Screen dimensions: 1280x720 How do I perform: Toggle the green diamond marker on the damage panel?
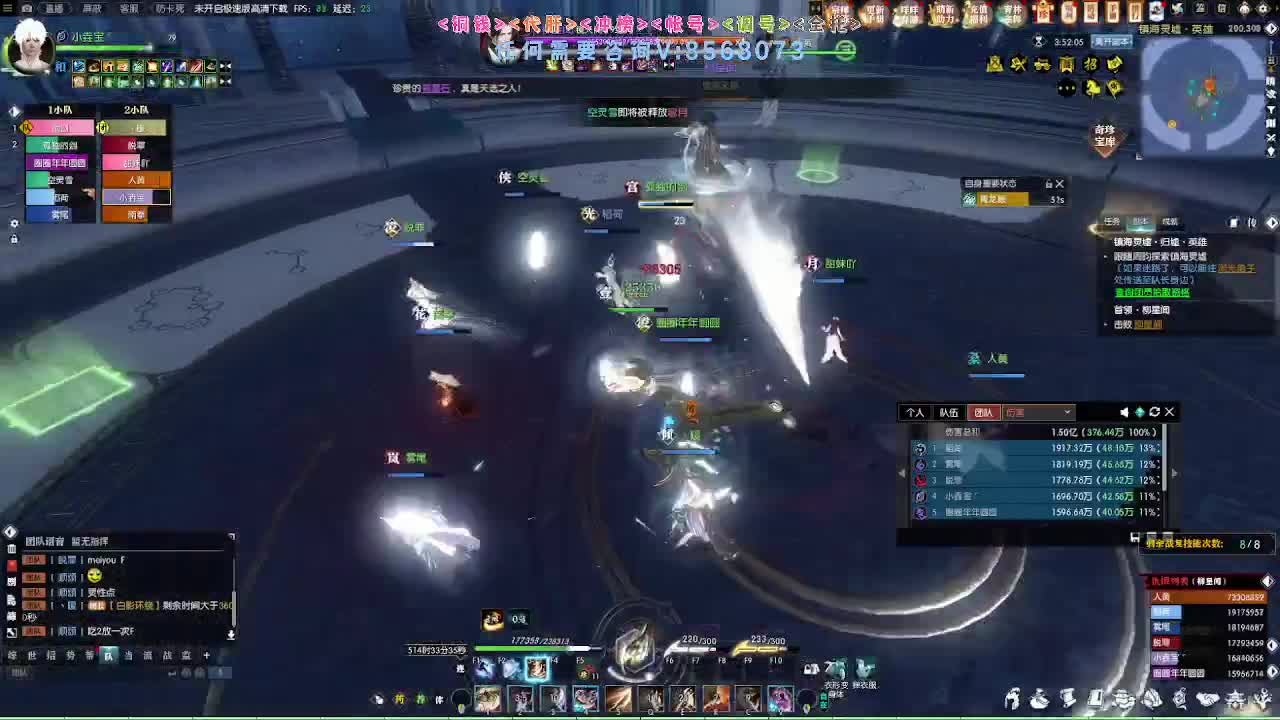click(1140, 411)
